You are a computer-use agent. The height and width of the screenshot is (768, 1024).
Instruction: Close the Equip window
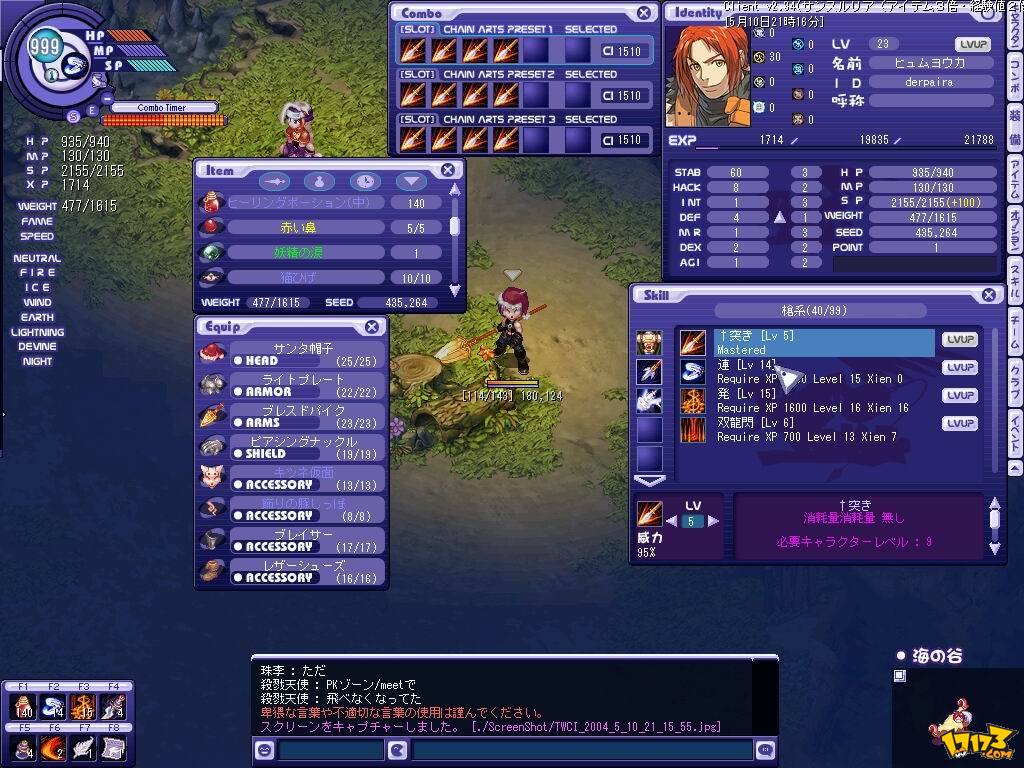[371, 327]
